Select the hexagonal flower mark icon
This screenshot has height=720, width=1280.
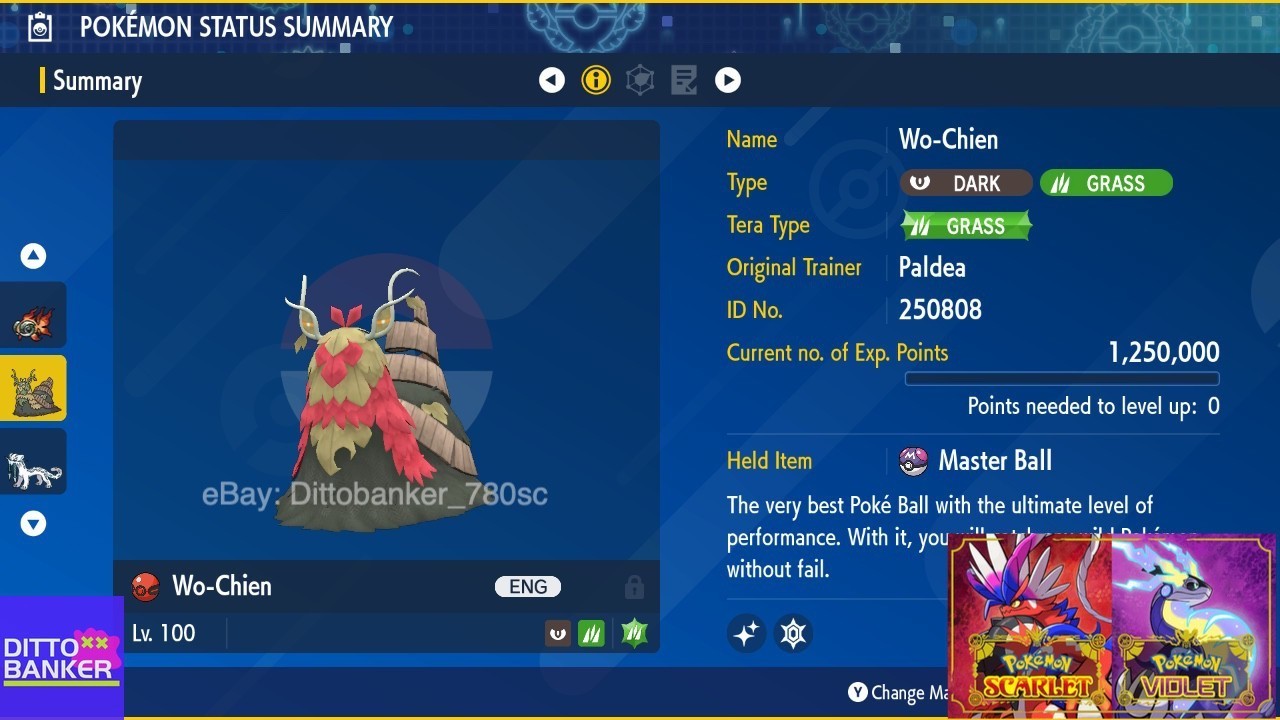tap(793, 633)
